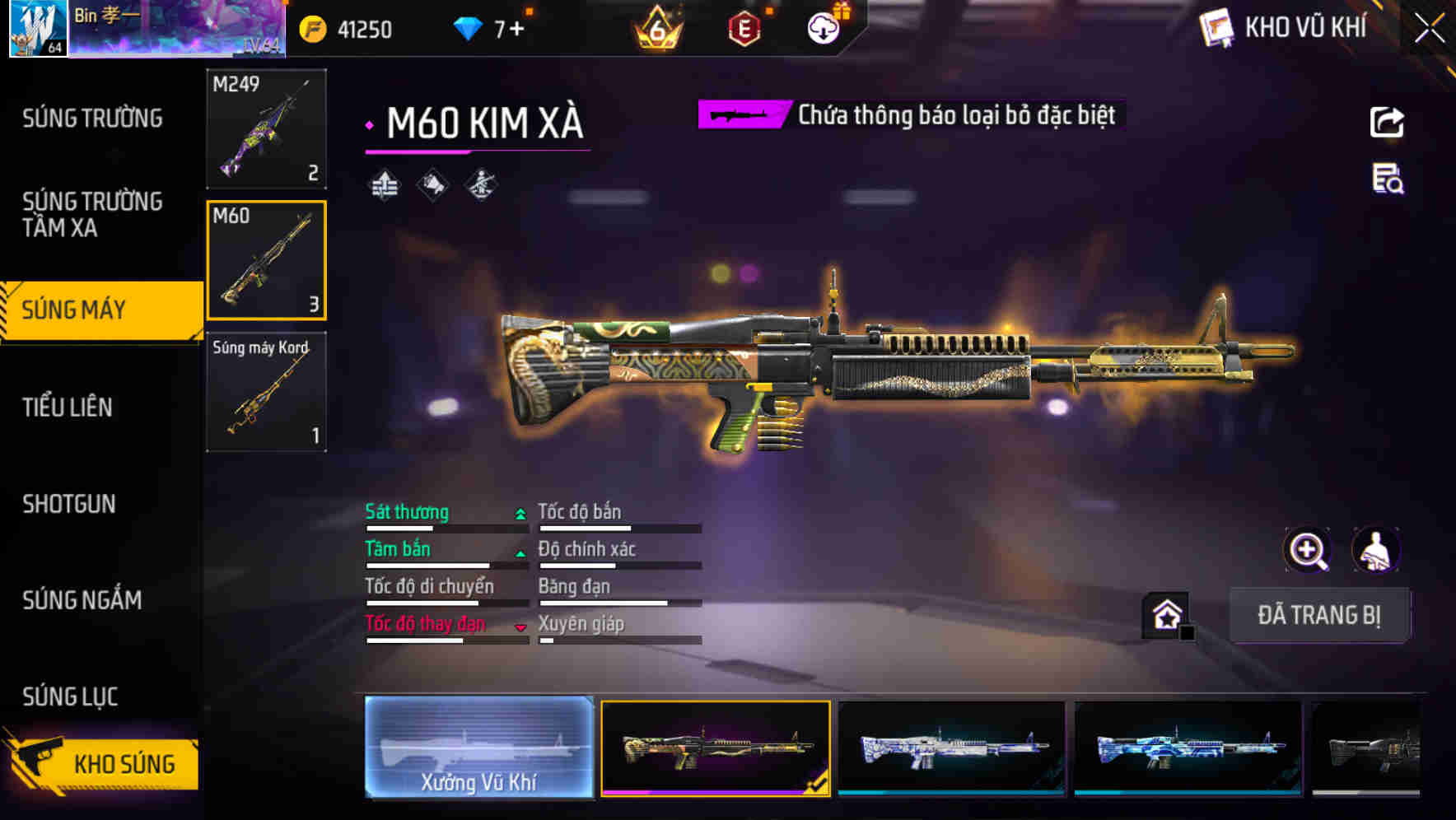1456x820 pixels.
Task: Select the M249 weapon tile
Action: 266,128
